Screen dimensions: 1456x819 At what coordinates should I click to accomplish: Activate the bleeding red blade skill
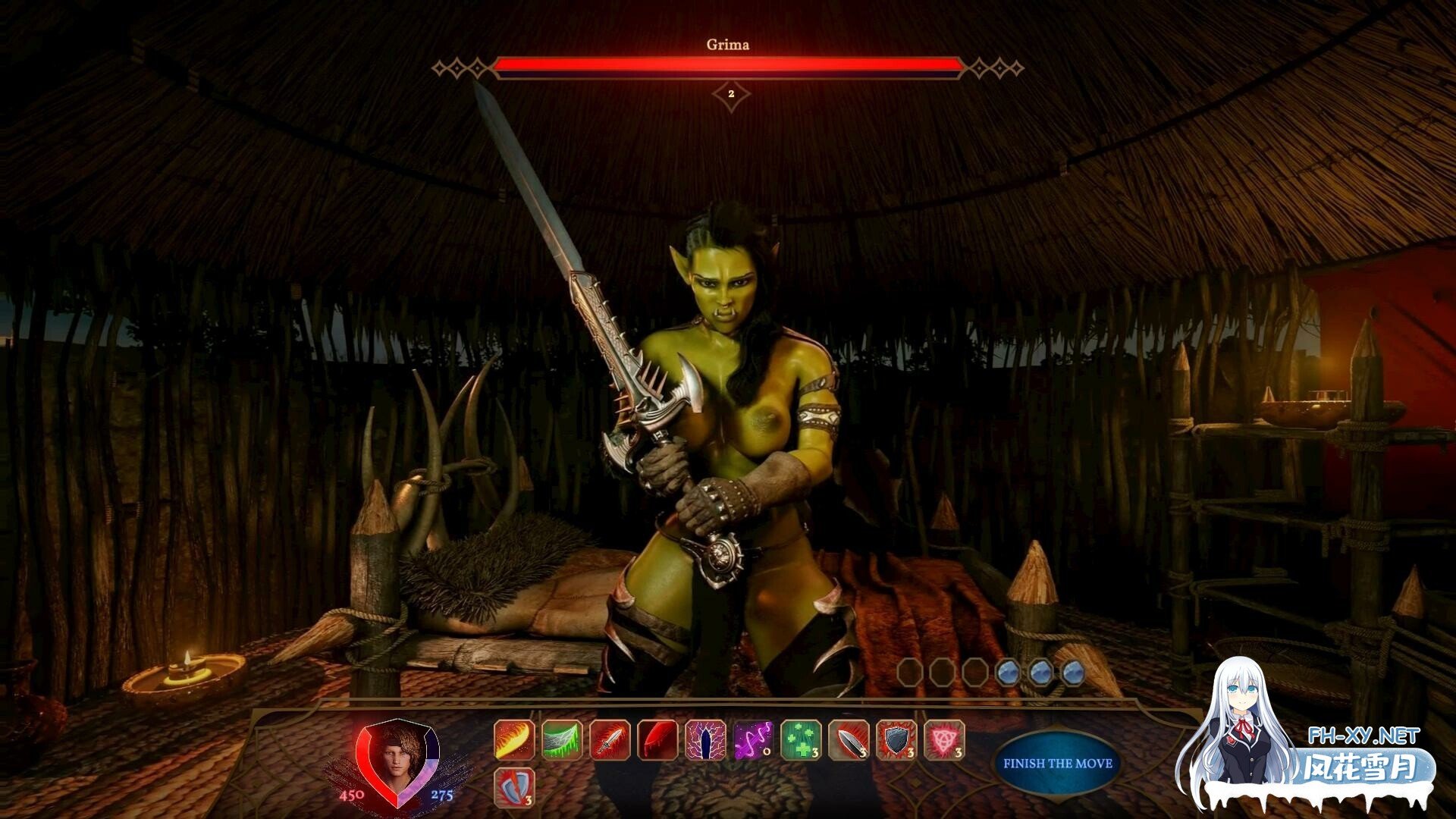[657, 739]
